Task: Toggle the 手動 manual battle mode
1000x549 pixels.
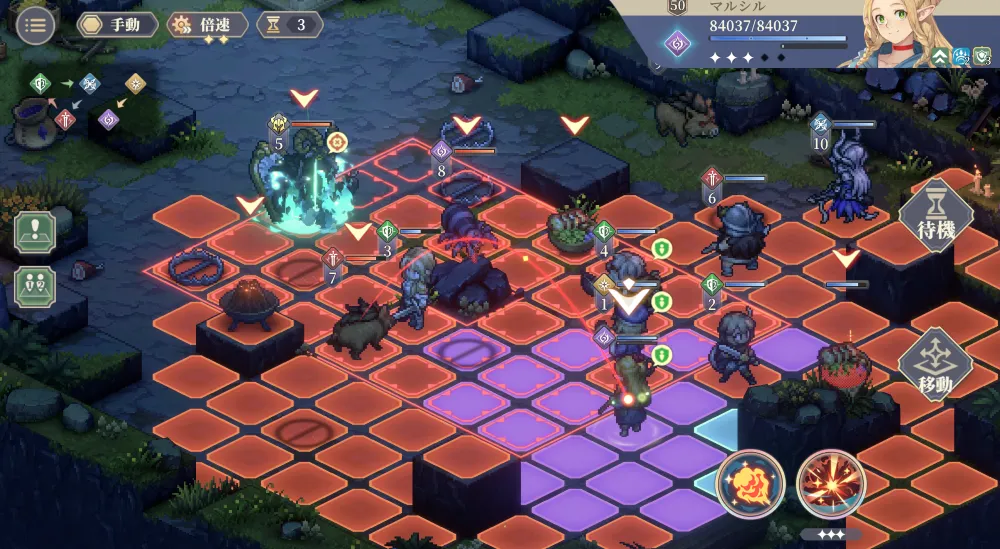Action: pyautogui.click(x=118, y=25)
